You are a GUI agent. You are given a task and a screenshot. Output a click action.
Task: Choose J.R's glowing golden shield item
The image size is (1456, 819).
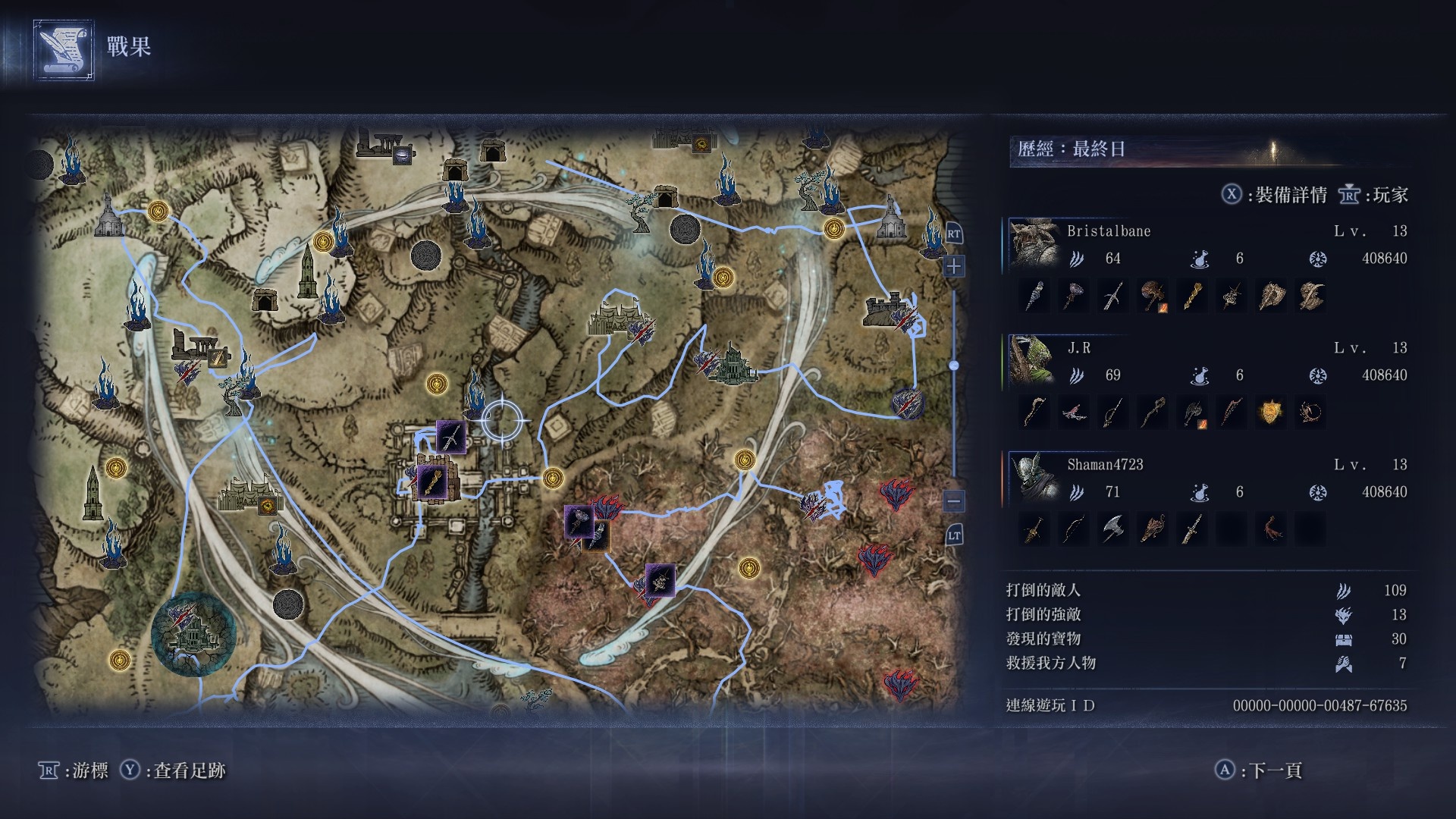pos(1270,413)
